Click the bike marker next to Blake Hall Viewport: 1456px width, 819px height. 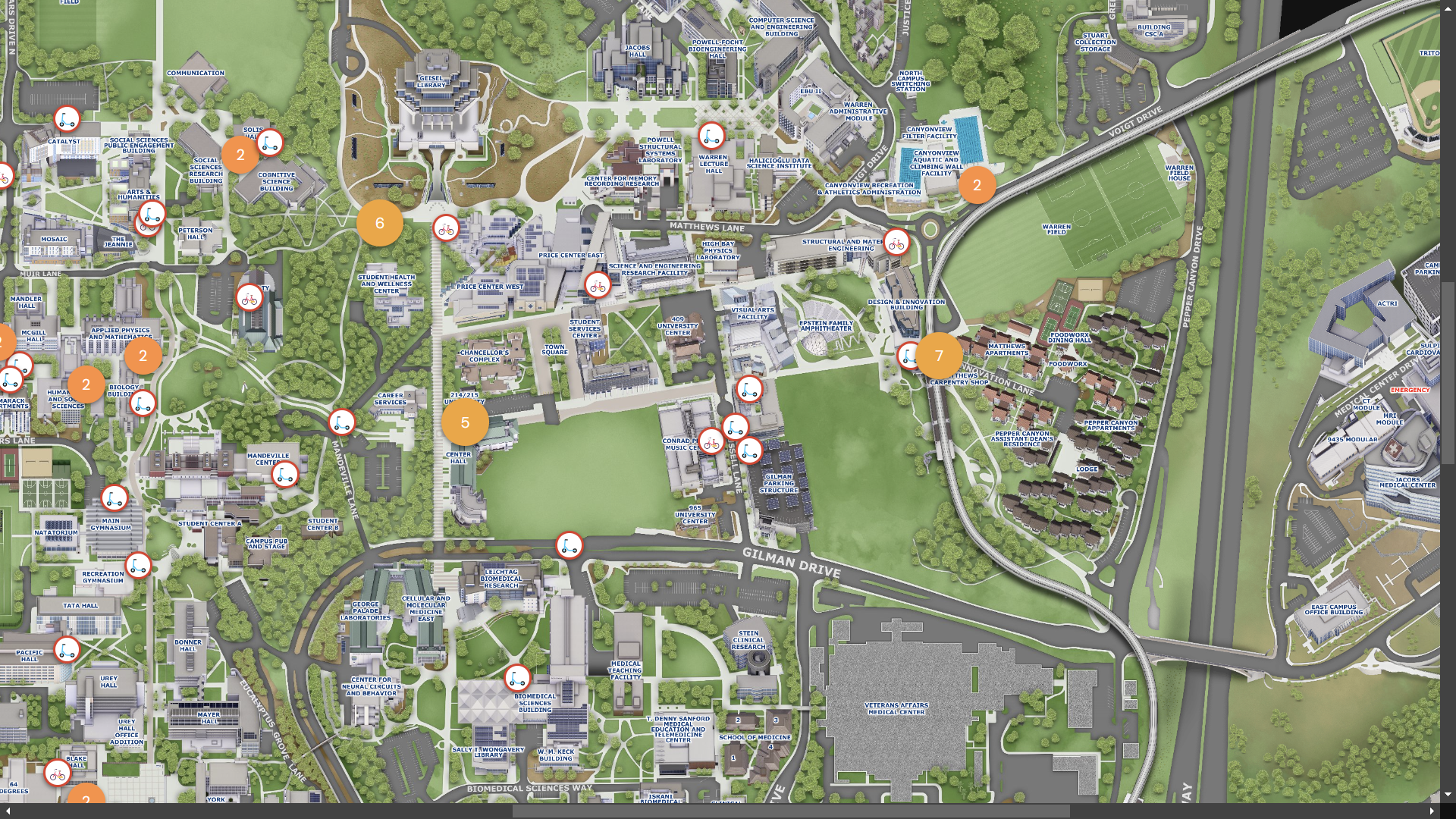pyautogui.click(x=58, y=773)
